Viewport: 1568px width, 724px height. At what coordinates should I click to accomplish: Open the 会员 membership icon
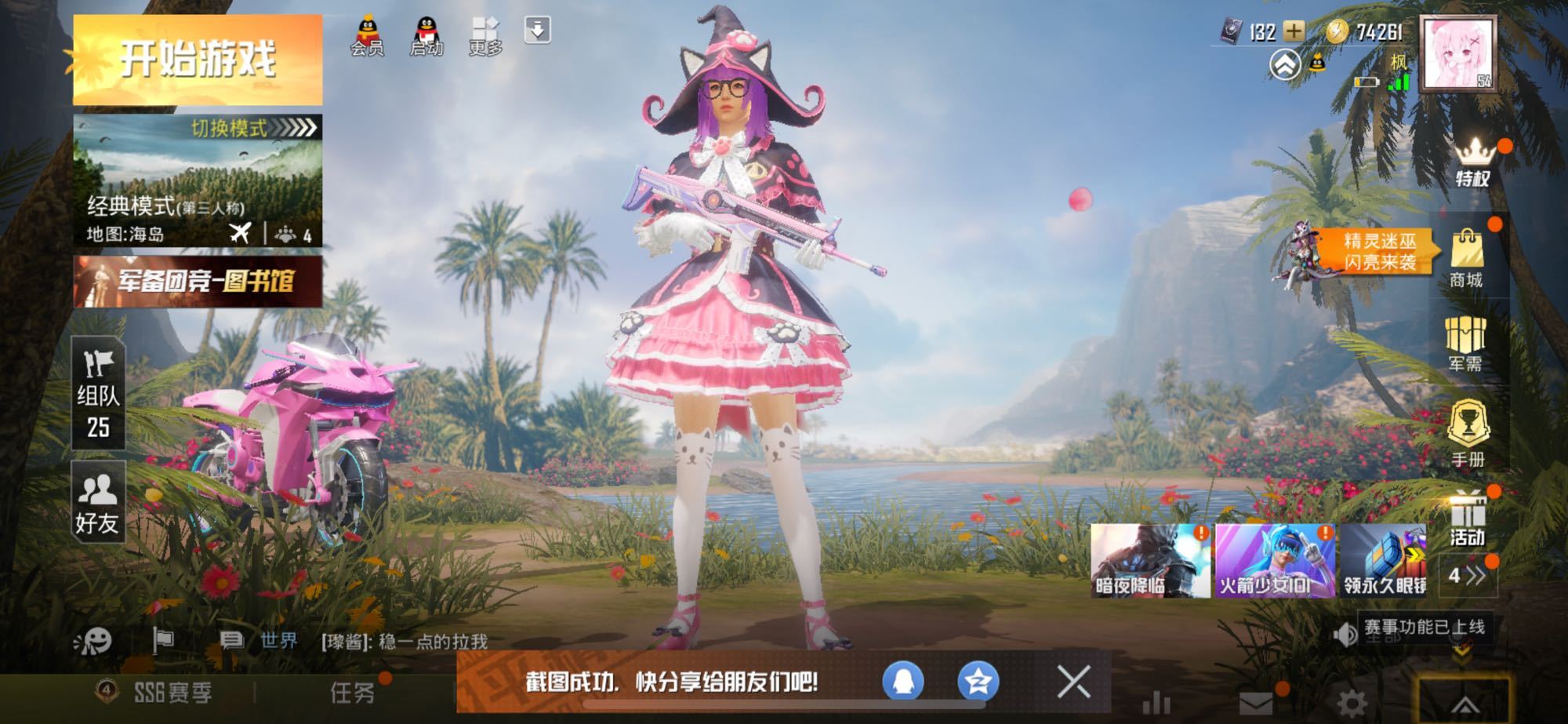tap(367, 35)
